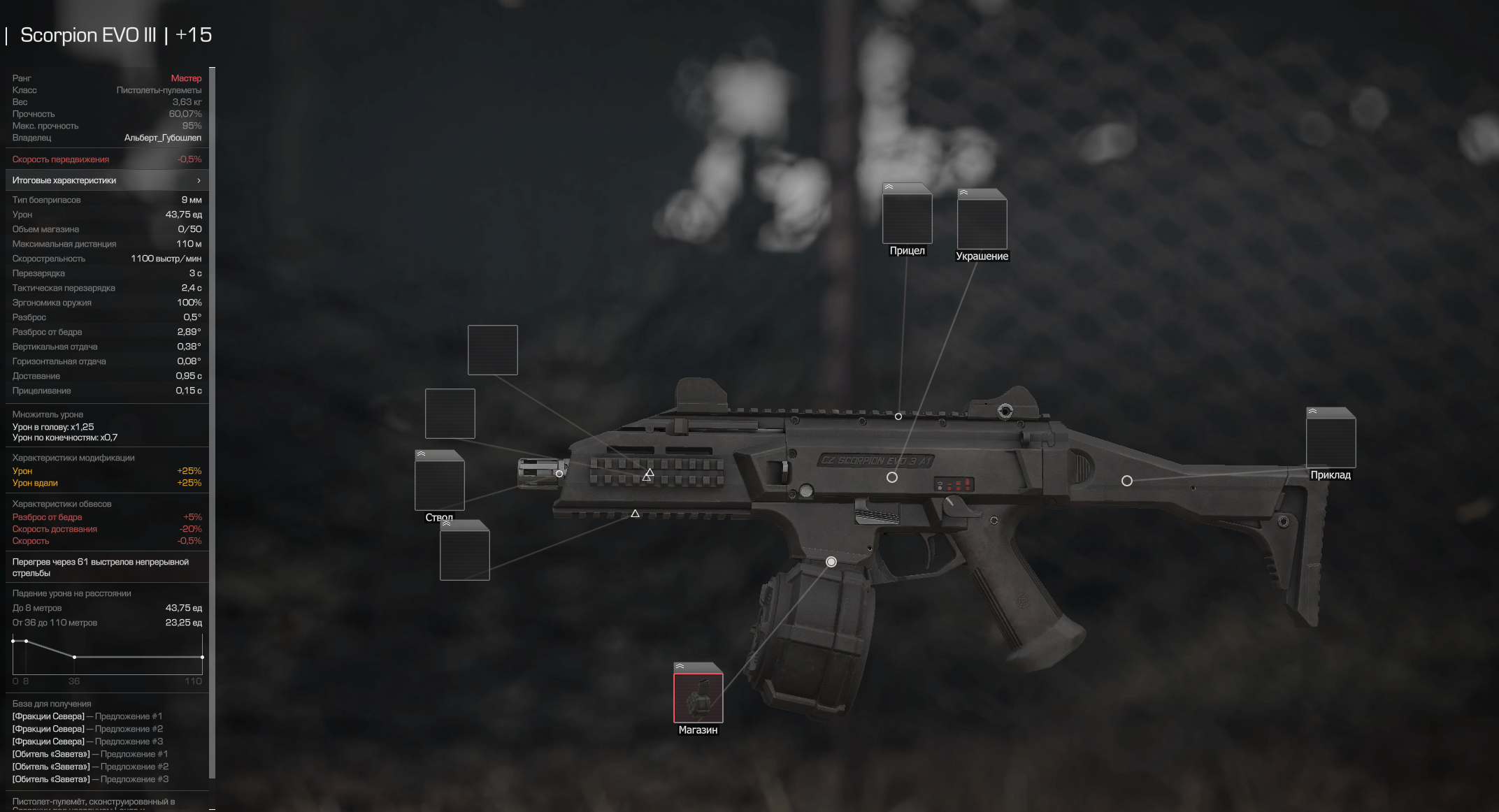The image size is (1499, 812).
Task: Open the Прицел attachment slot
Action: click(x=907, y=218)
